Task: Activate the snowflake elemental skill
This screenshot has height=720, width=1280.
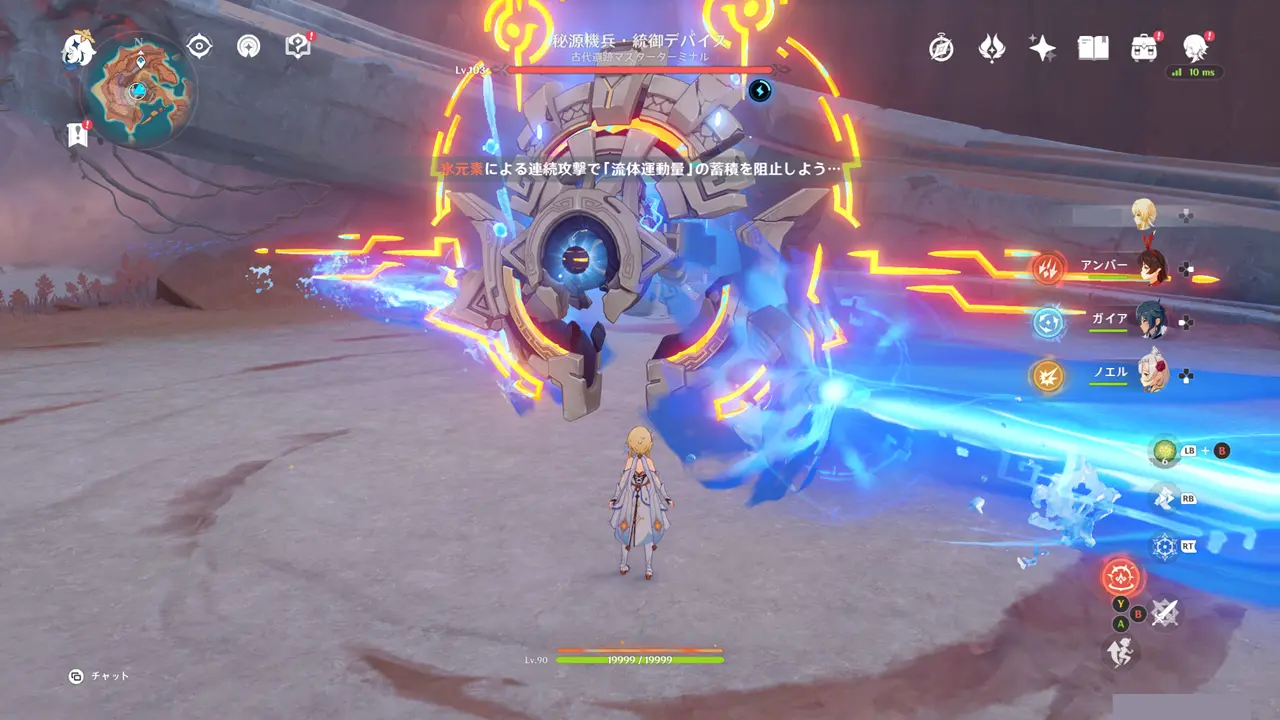Action: click(1164, 546)
